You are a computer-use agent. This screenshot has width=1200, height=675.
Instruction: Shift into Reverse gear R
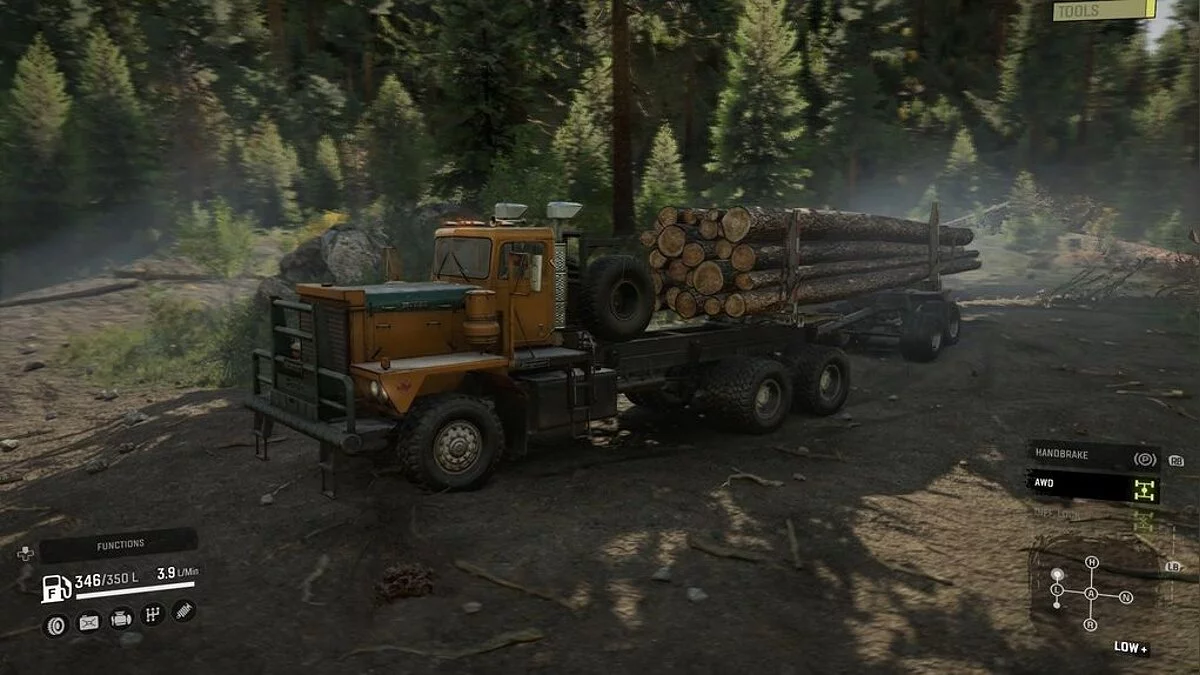(1091, 626)
